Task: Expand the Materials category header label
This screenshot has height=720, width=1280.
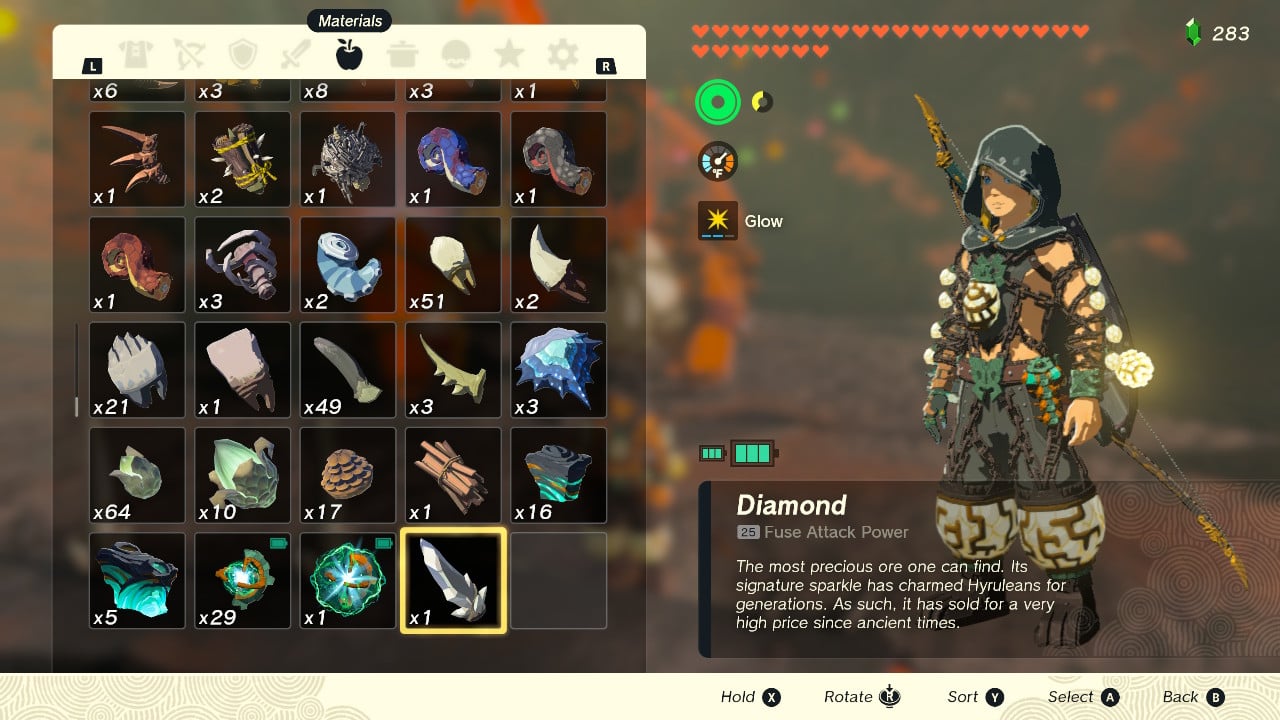Action: click(348, 20)
